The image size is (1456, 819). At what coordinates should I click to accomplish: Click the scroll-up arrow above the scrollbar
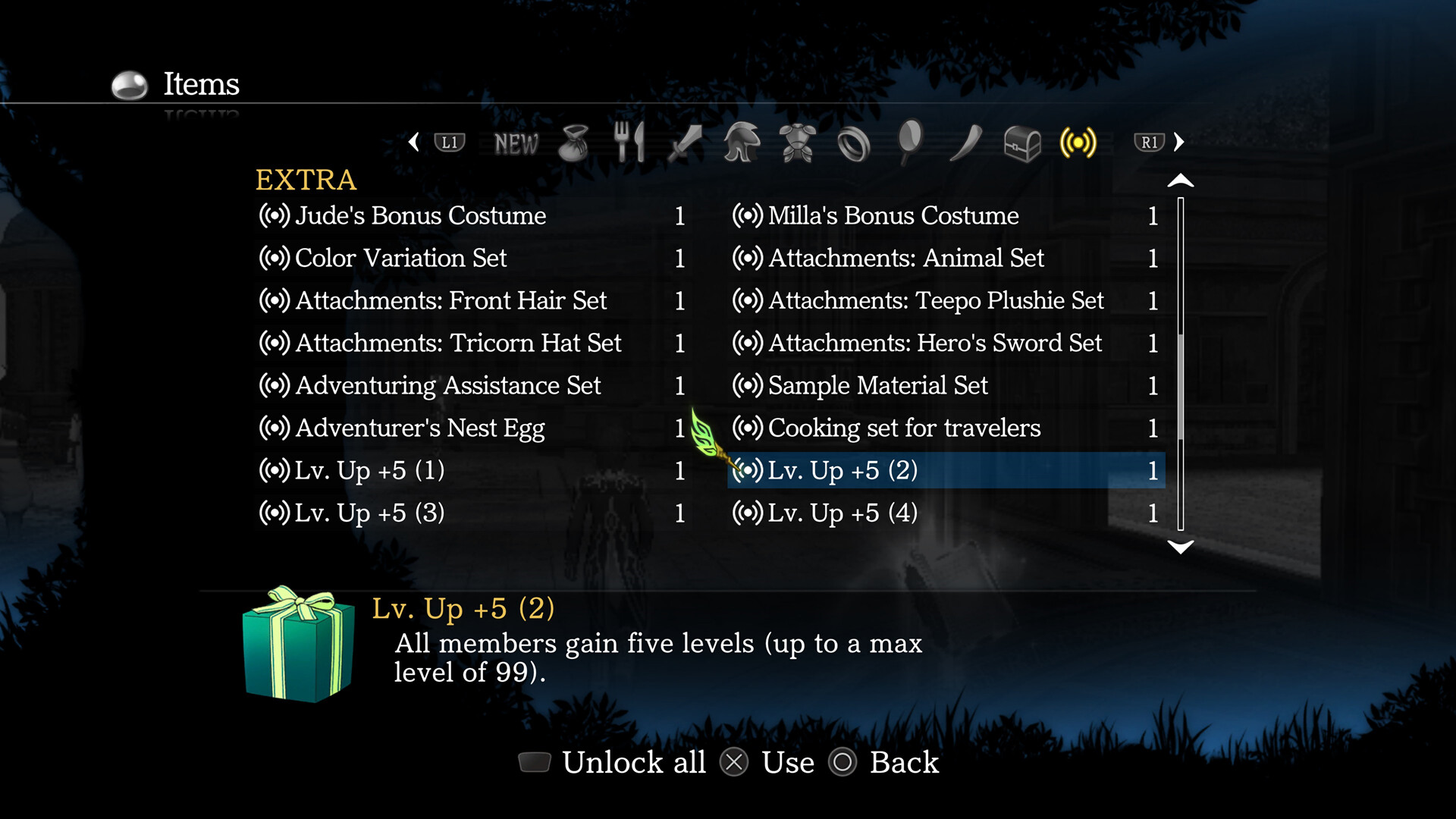(x=1179, y=180)
